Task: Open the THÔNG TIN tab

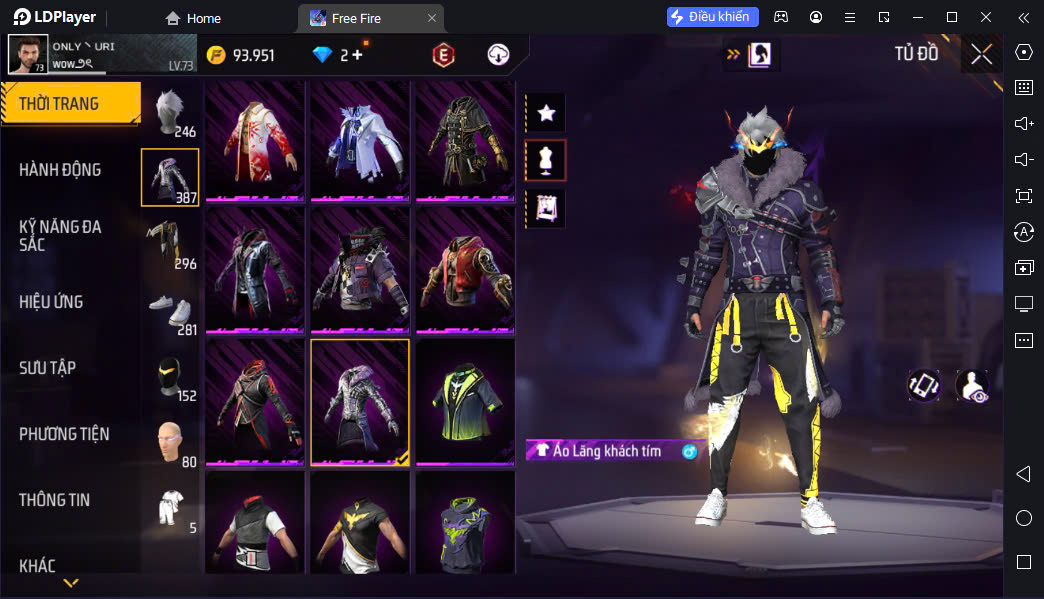Action: coord(54,500)
